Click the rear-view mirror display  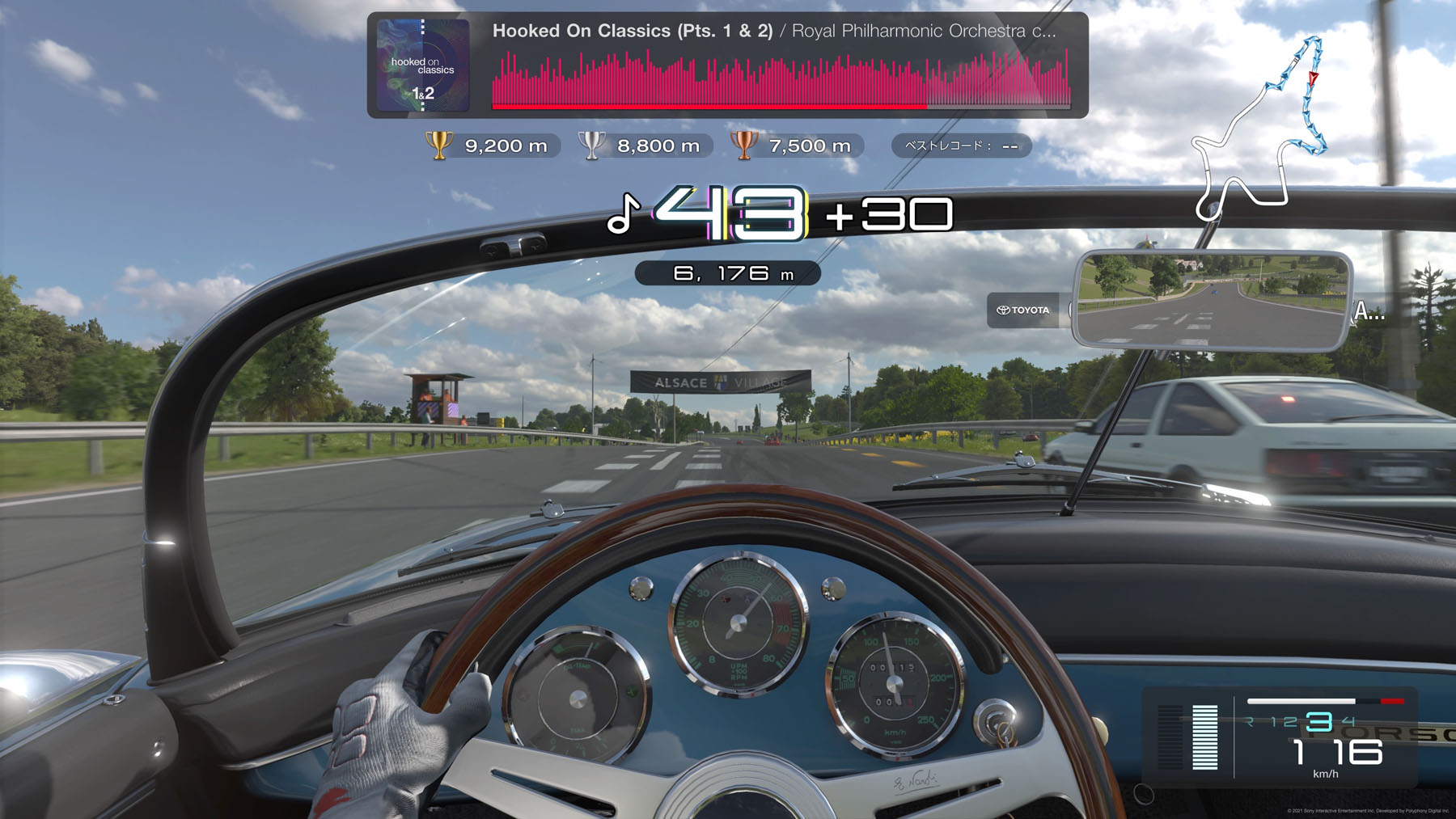pos(1212,300)
